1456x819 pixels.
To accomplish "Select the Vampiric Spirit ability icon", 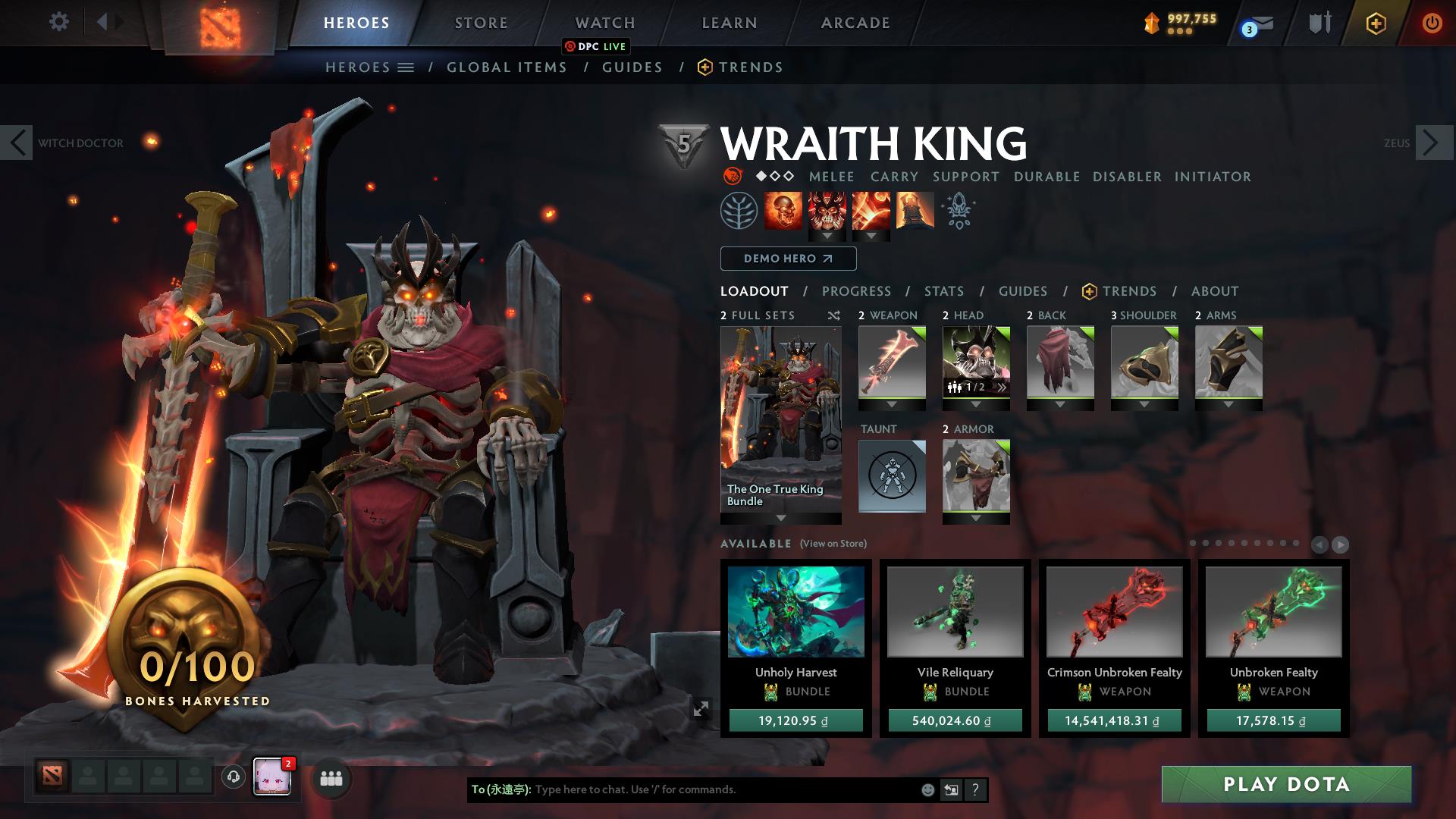I will pos(827,210).
